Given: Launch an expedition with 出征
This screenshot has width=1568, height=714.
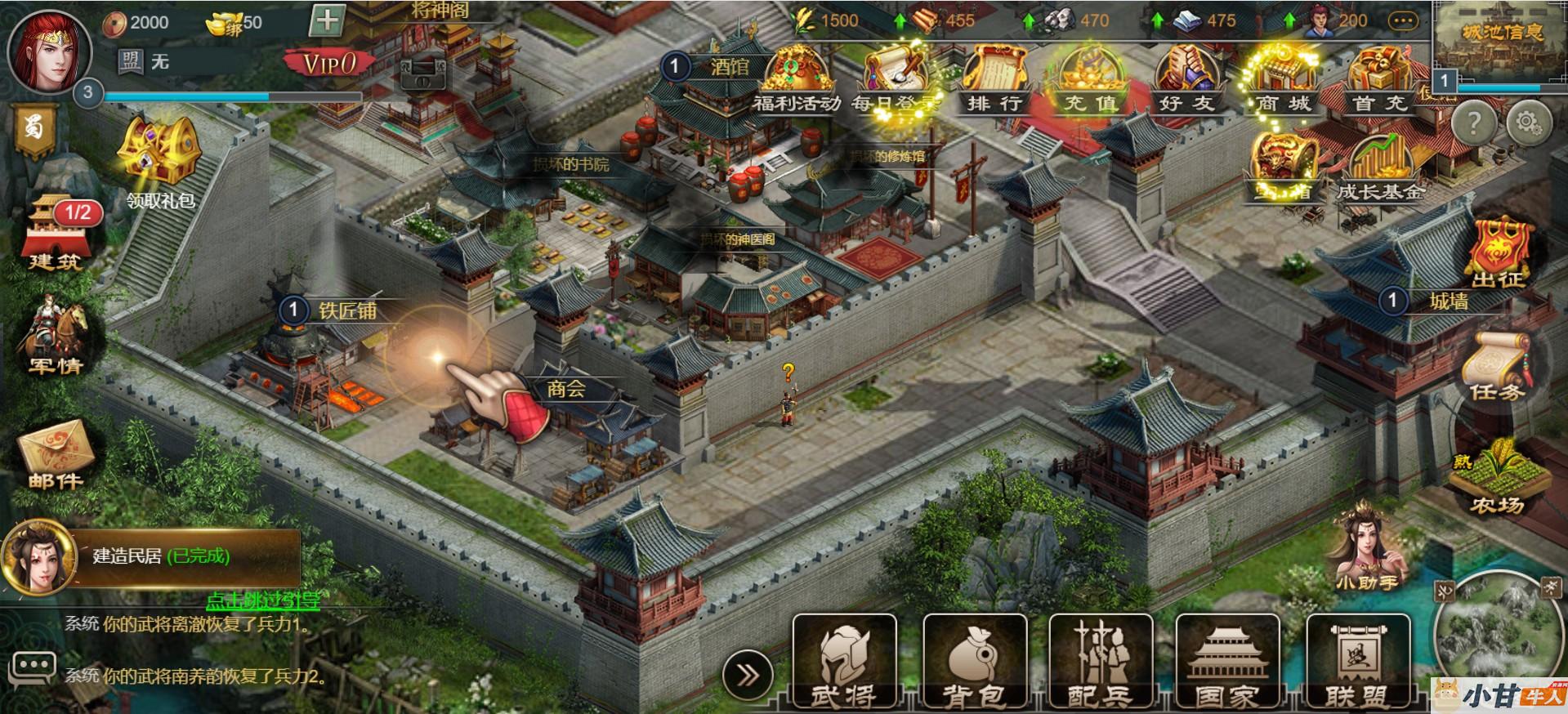Looking at the screenshot, I should click(x=1500, y=252).
